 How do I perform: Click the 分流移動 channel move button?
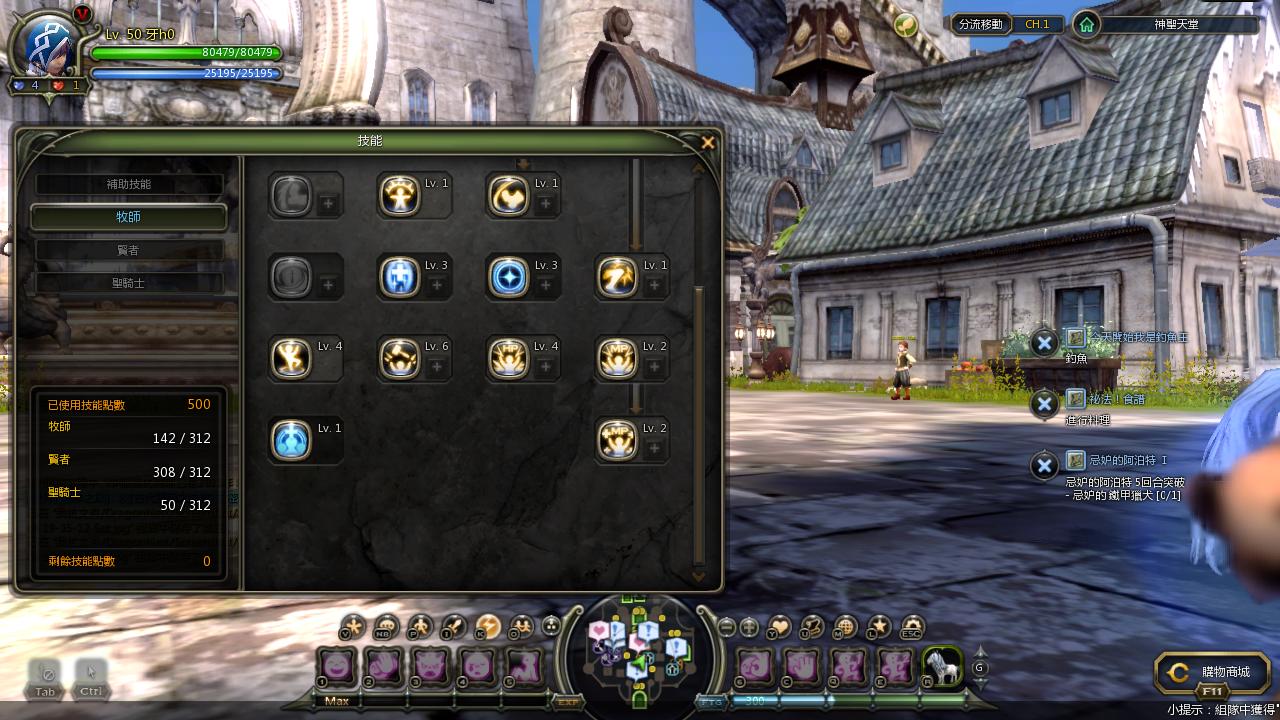click(x=980, y=24)
